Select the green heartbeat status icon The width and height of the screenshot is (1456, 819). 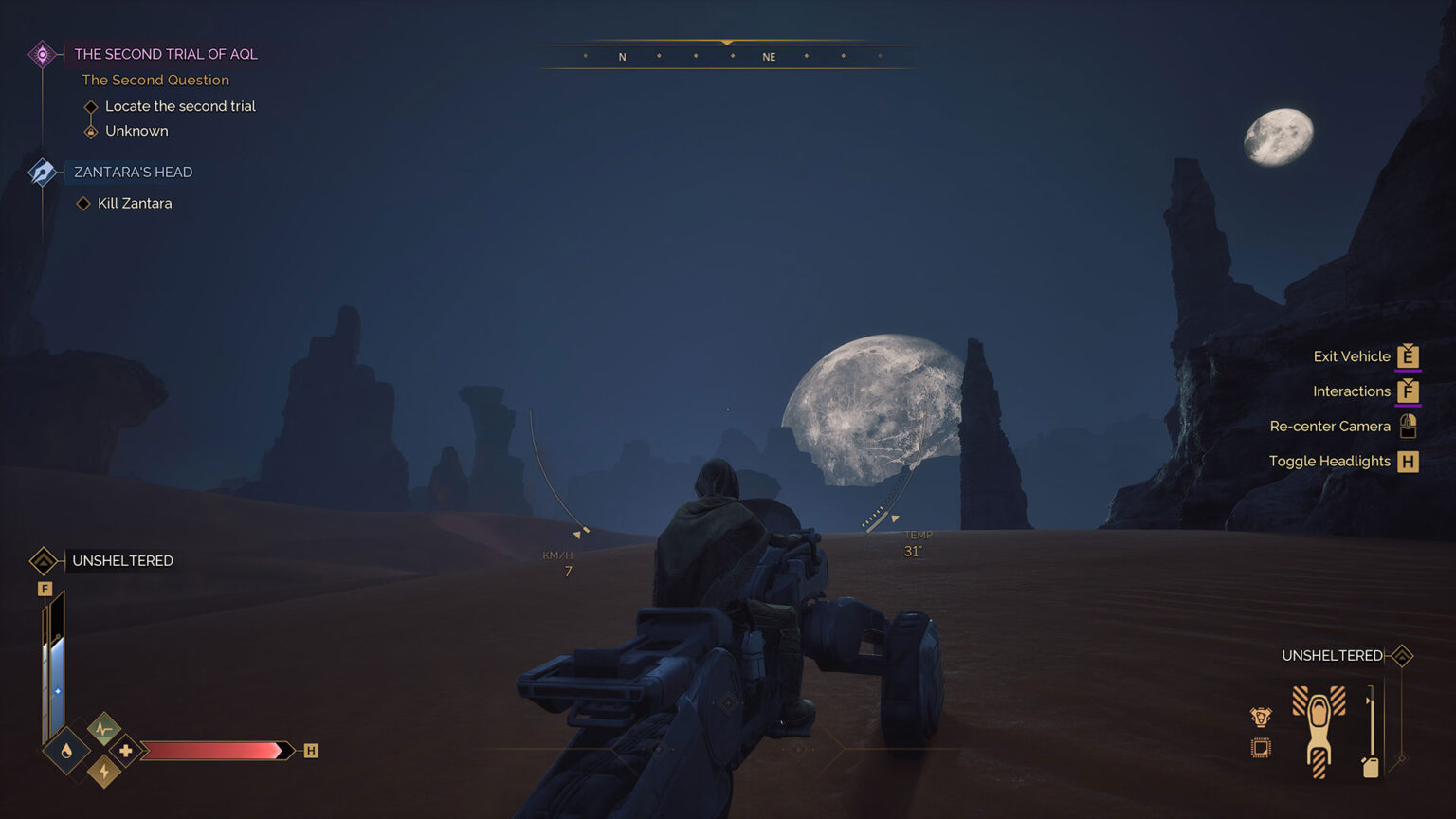(x=103, y=729)
